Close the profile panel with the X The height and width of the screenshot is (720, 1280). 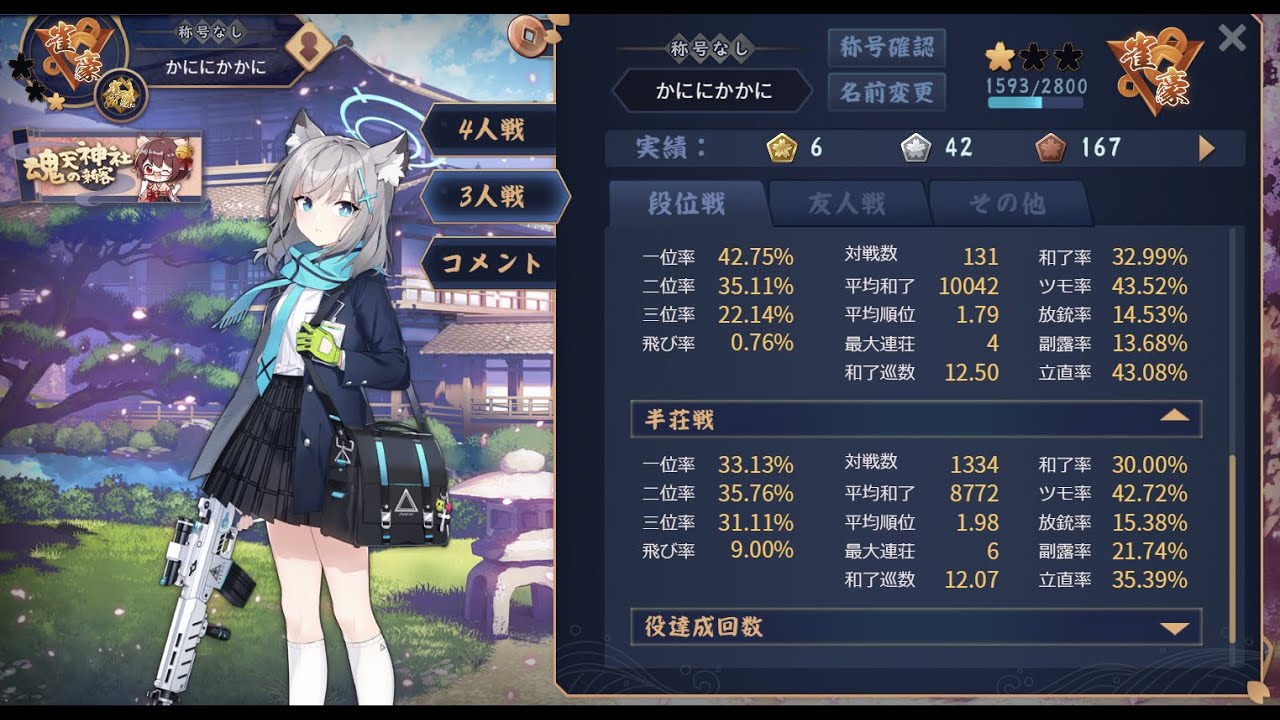tap(1232, 38)
